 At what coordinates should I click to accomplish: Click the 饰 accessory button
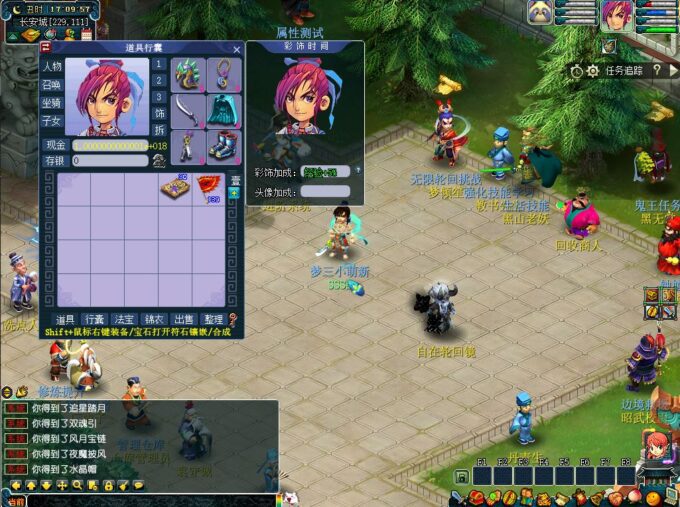pyautogui.click(x=159, y=114)
